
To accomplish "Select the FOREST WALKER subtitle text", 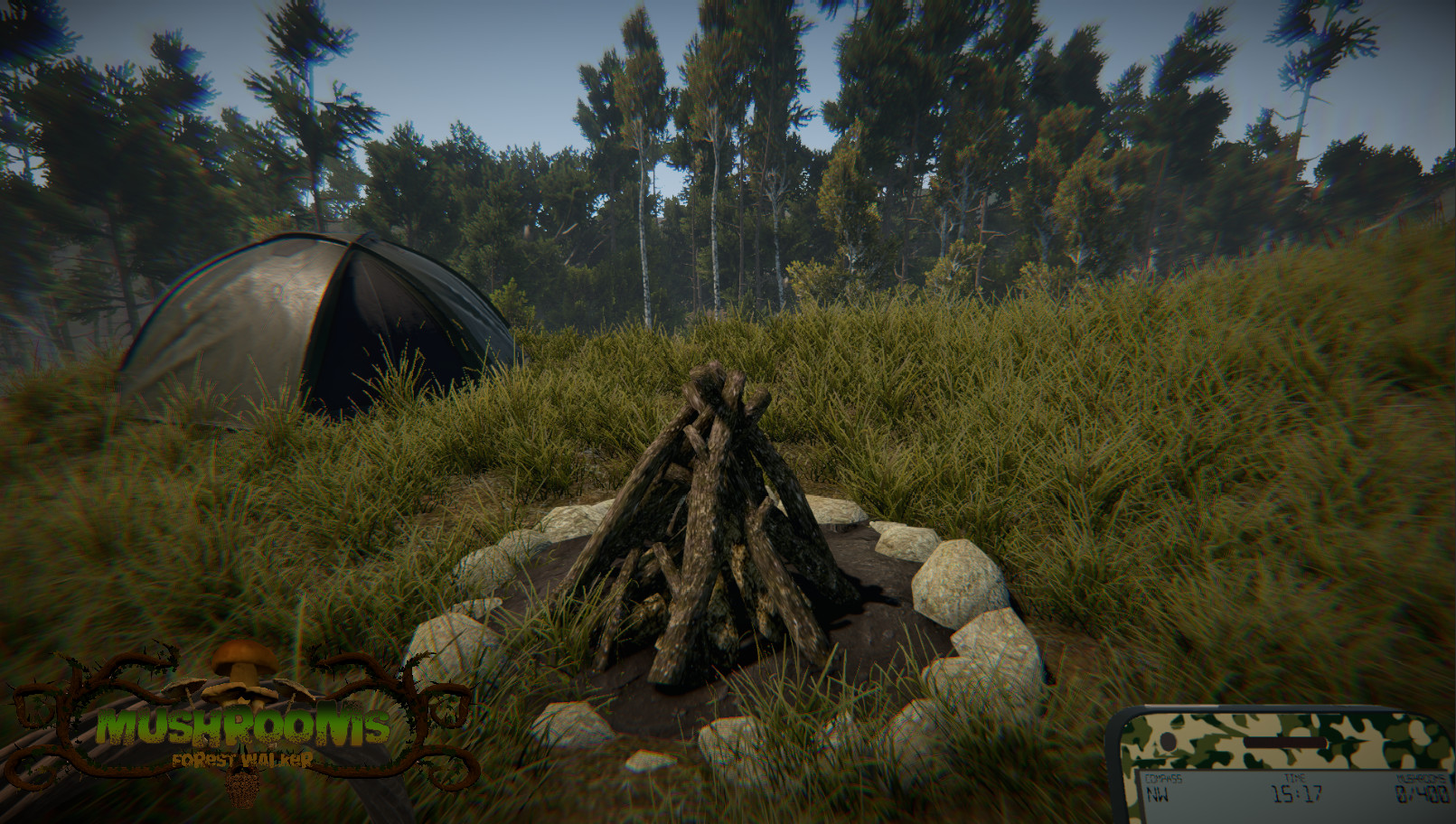I will (242, 758).
